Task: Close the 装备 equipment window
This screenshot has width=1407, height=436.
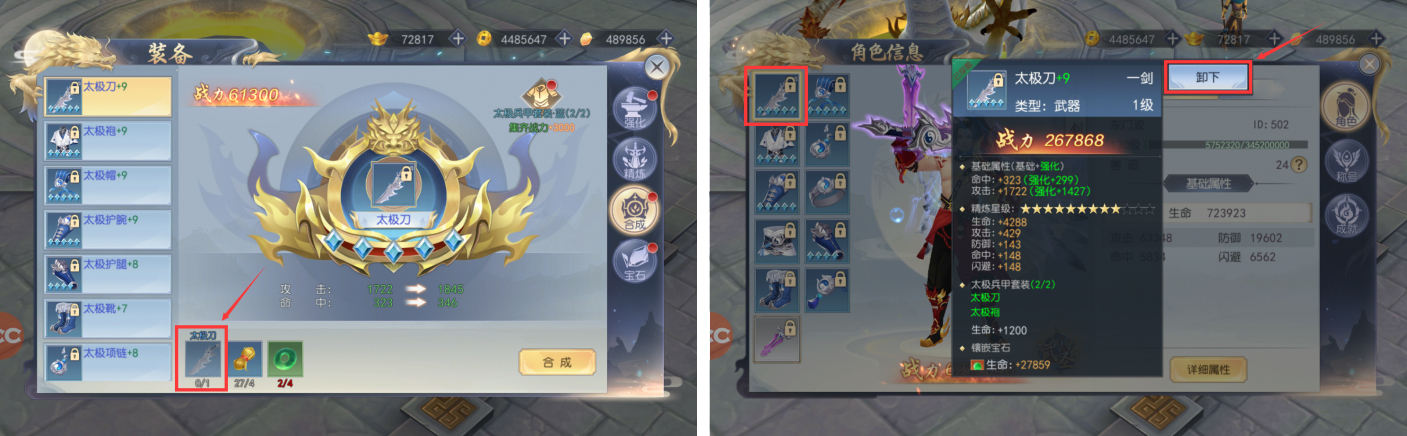Action: click(x=657, y=67)
